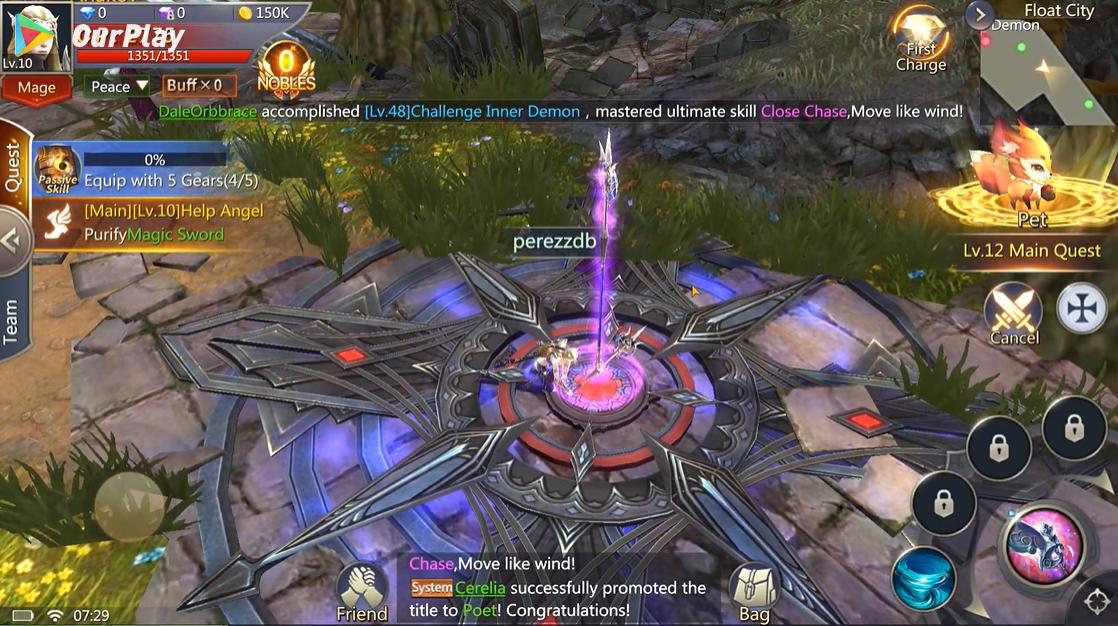Screen dimensions: 1118x626
Task: Cast the blue whirlwind skill
Action: tap(923, 578)
